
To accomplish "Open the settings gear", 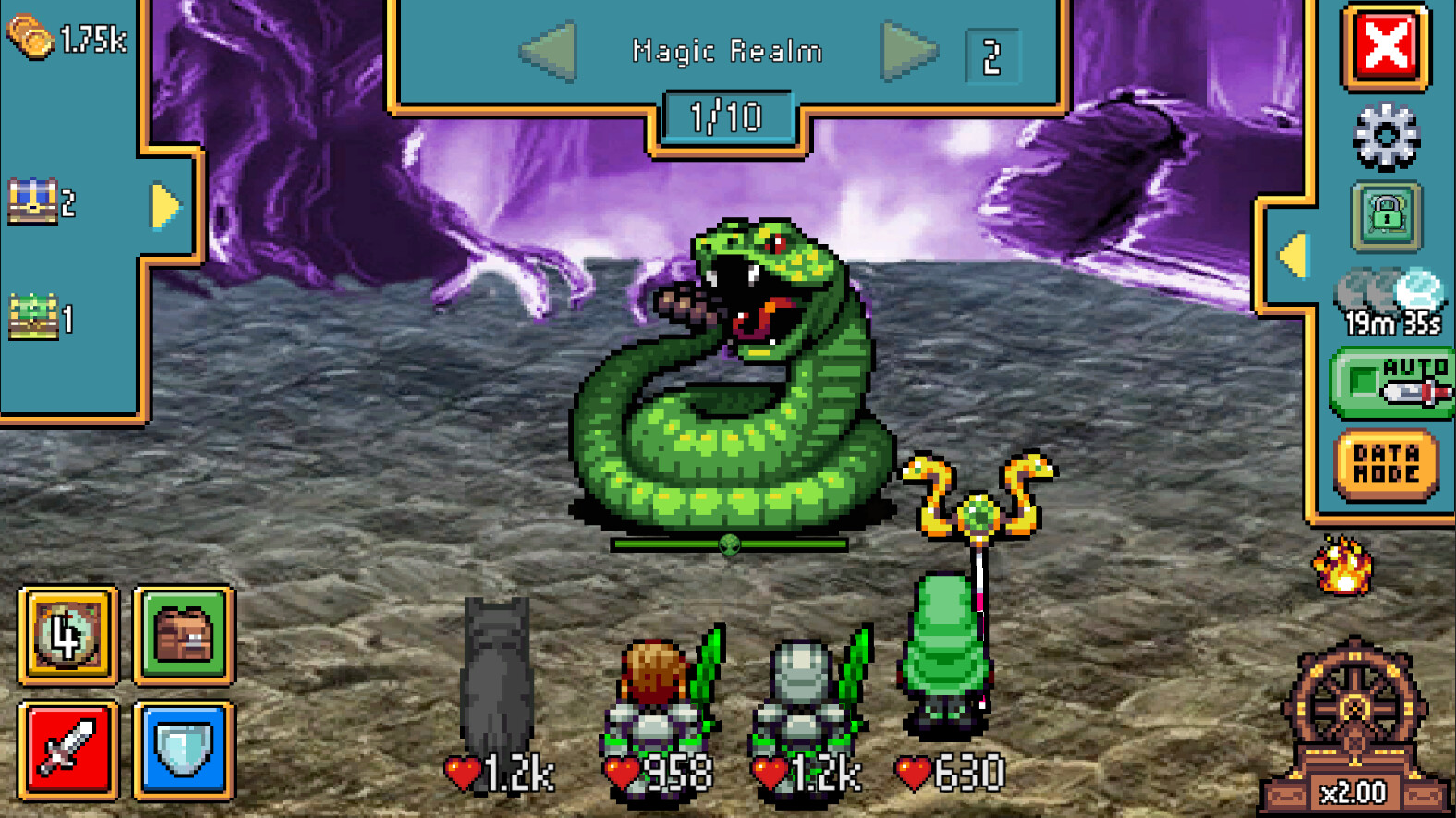I will pos(1383,135).
